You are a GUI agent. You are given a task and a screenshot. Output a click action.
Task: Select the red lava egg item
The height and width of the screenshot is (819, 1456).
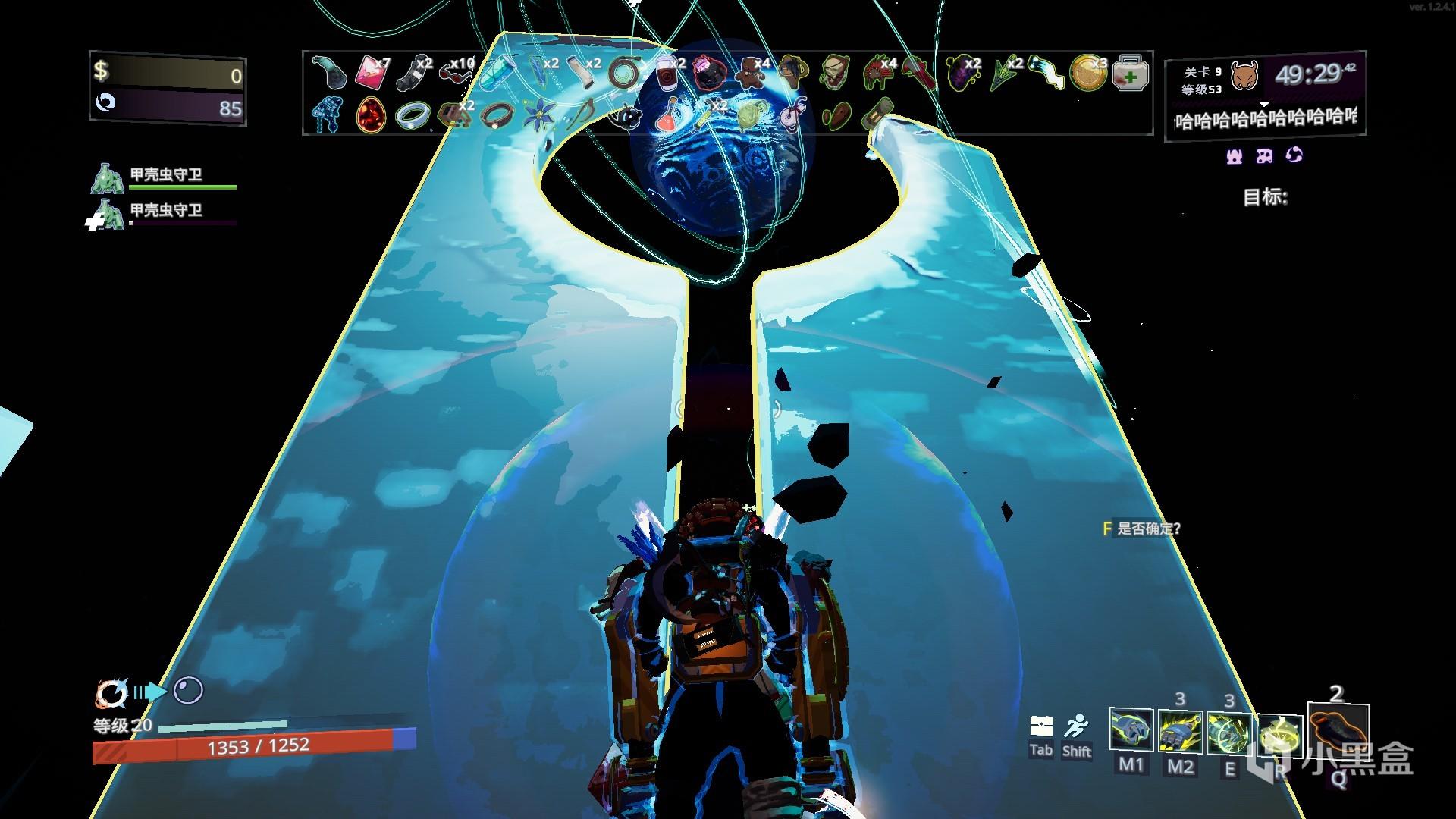click(371, 115)
